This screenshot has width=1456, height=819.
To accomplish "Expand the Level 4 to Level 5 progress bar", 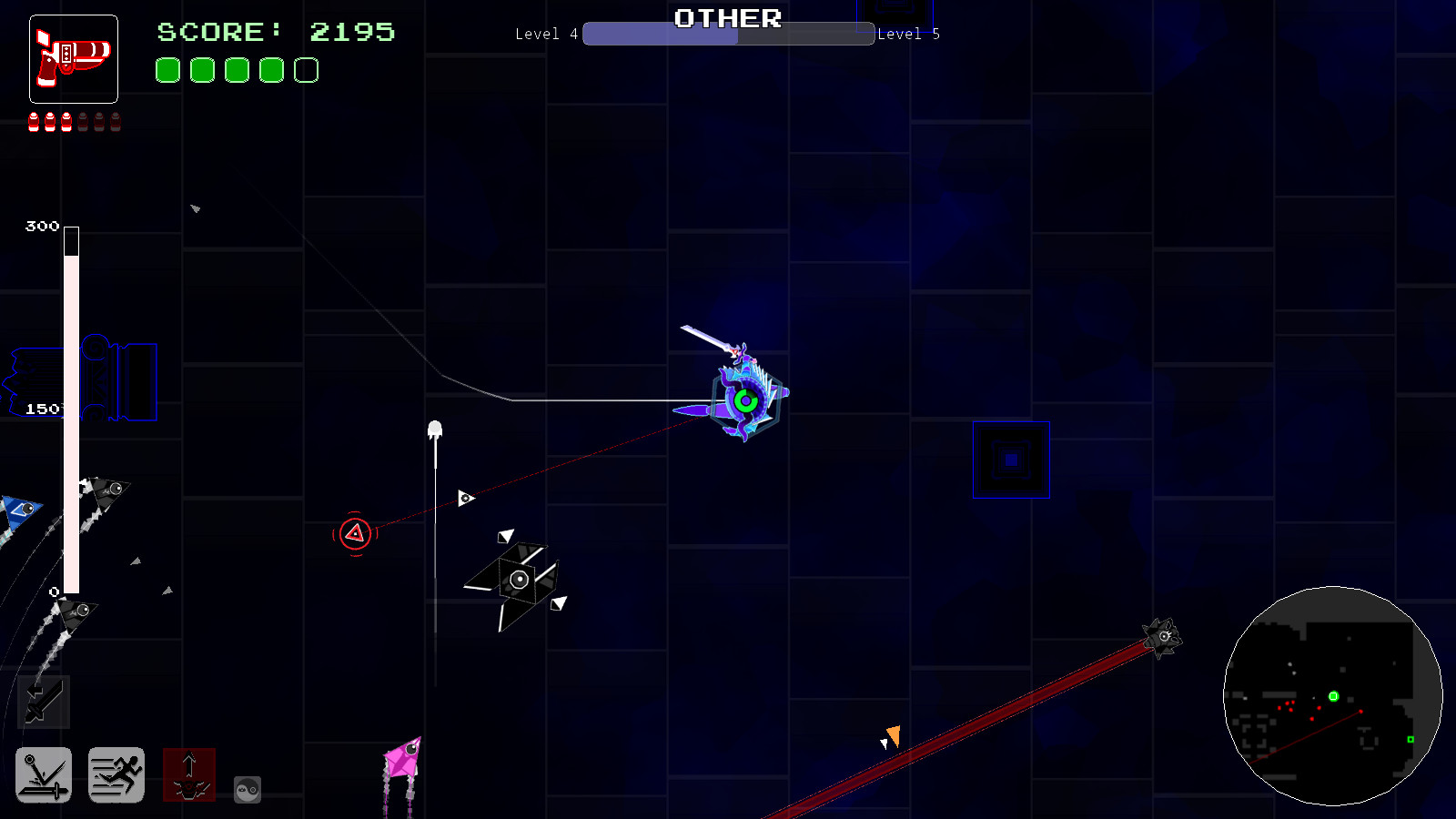I will coord(728,35).
